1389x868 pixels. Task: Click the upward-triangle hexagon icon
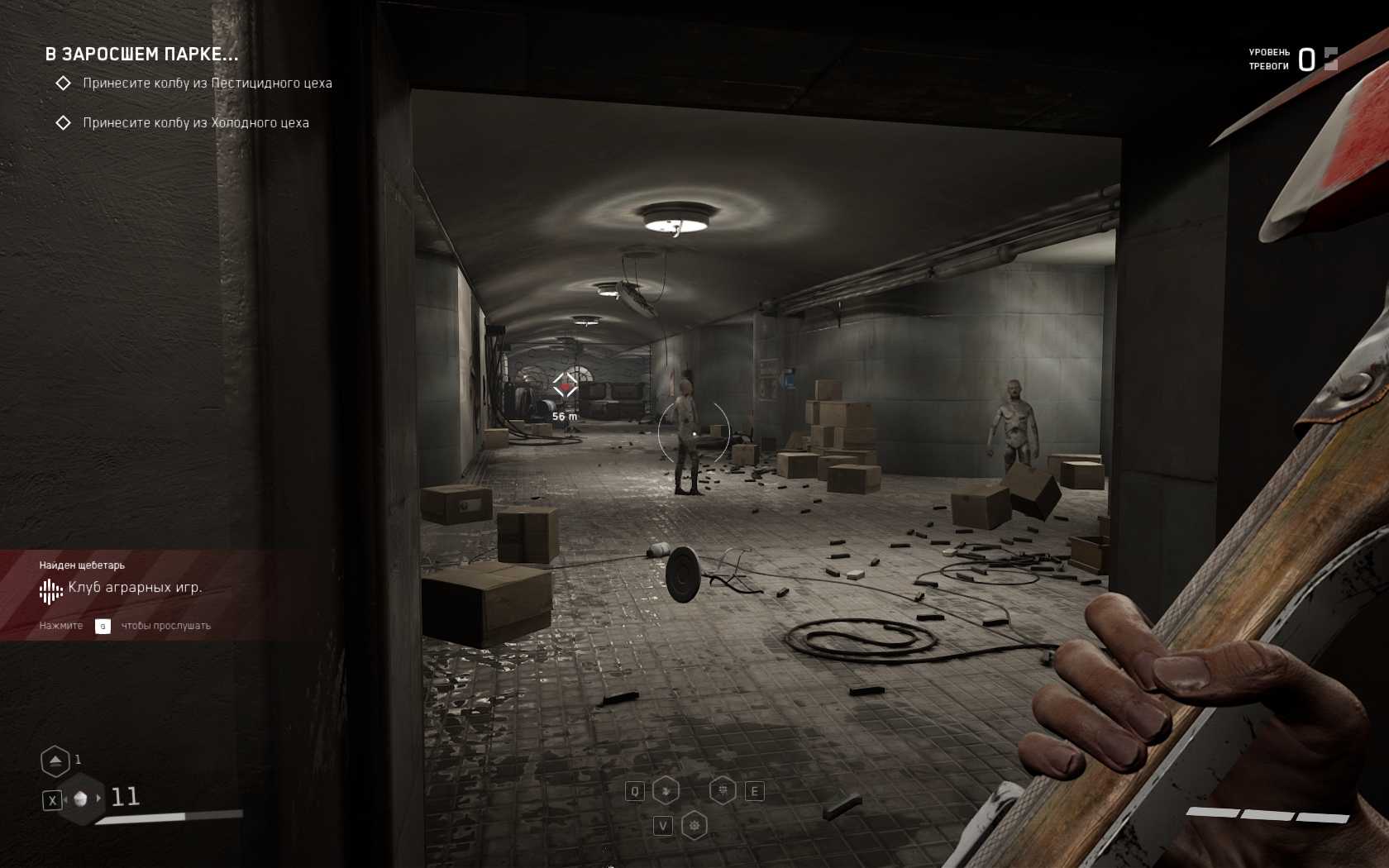(x=55, y=761)
